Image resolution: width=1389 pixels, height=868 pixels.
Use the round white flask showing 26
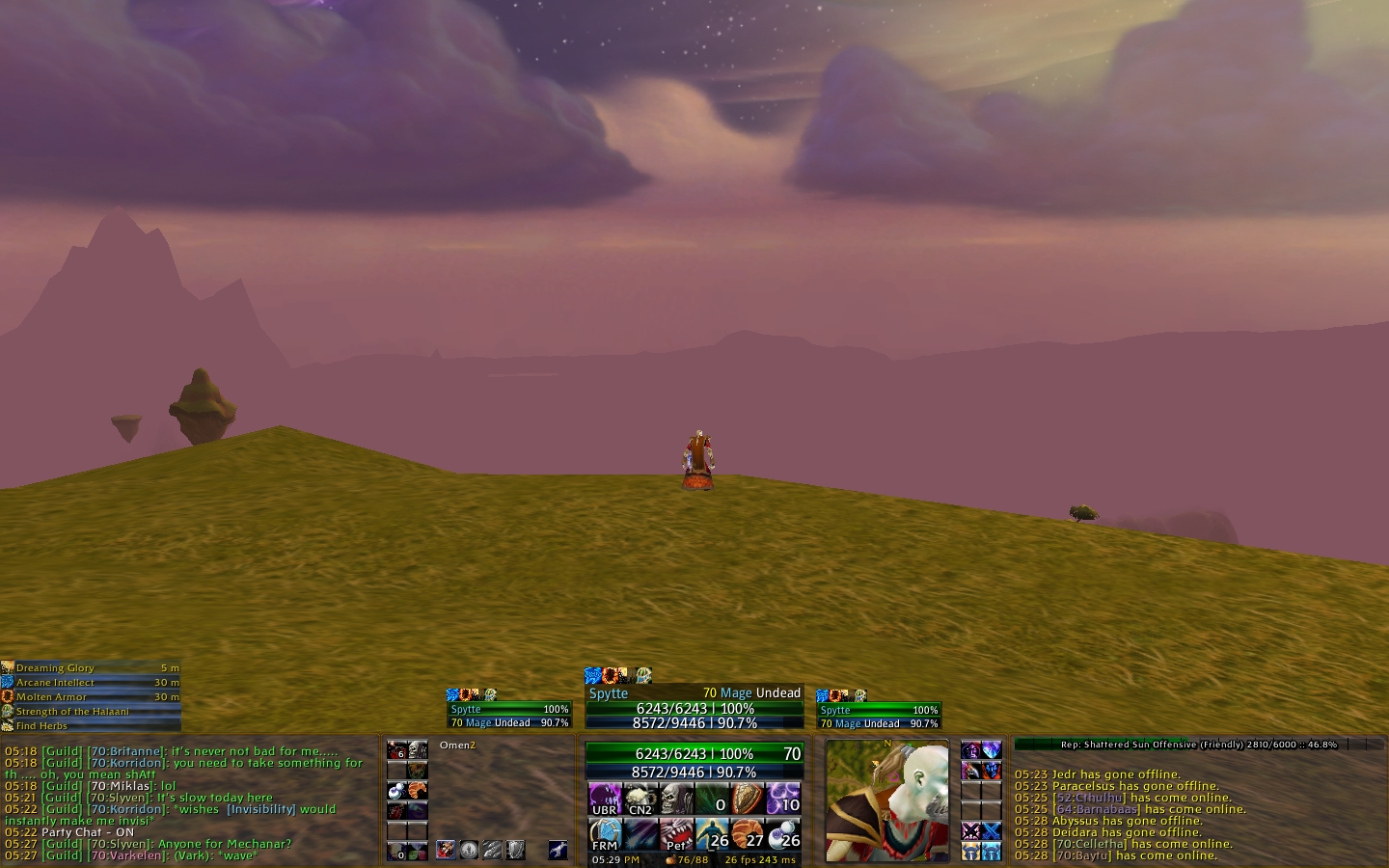784,833
